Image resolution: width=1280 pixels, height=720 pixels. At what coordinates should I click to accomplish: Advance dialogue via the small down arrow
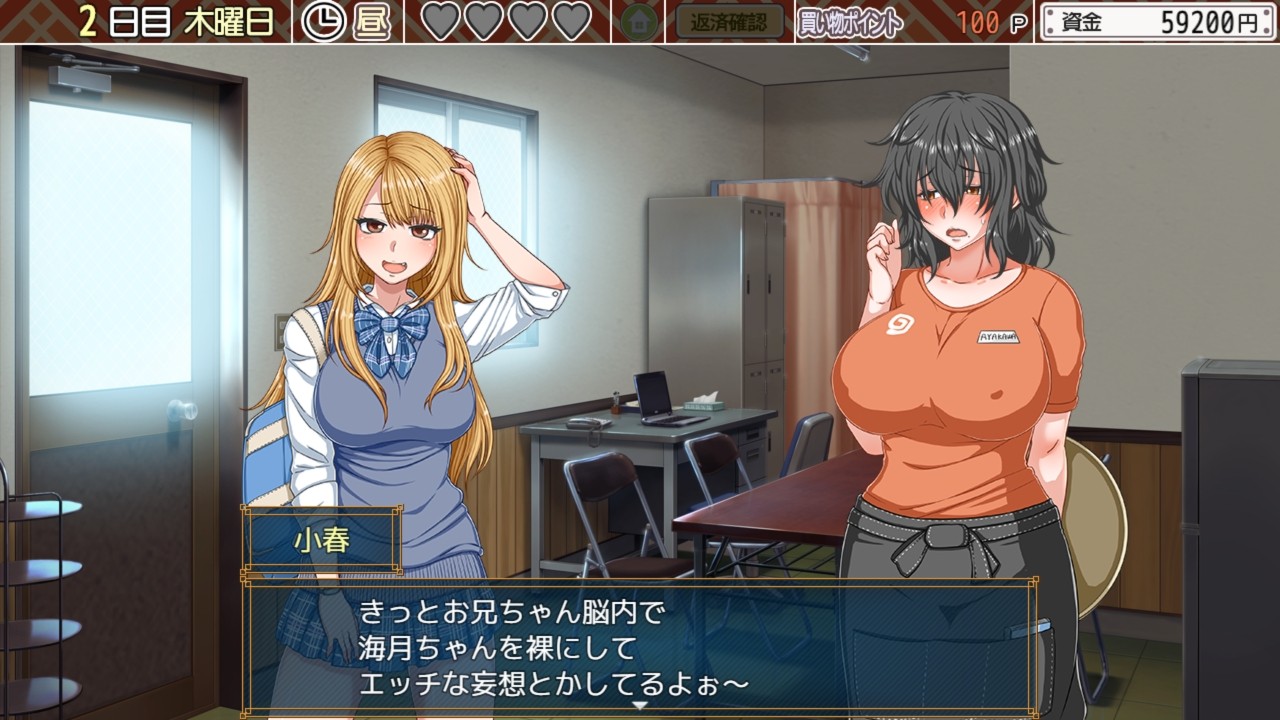click(640, 705)
